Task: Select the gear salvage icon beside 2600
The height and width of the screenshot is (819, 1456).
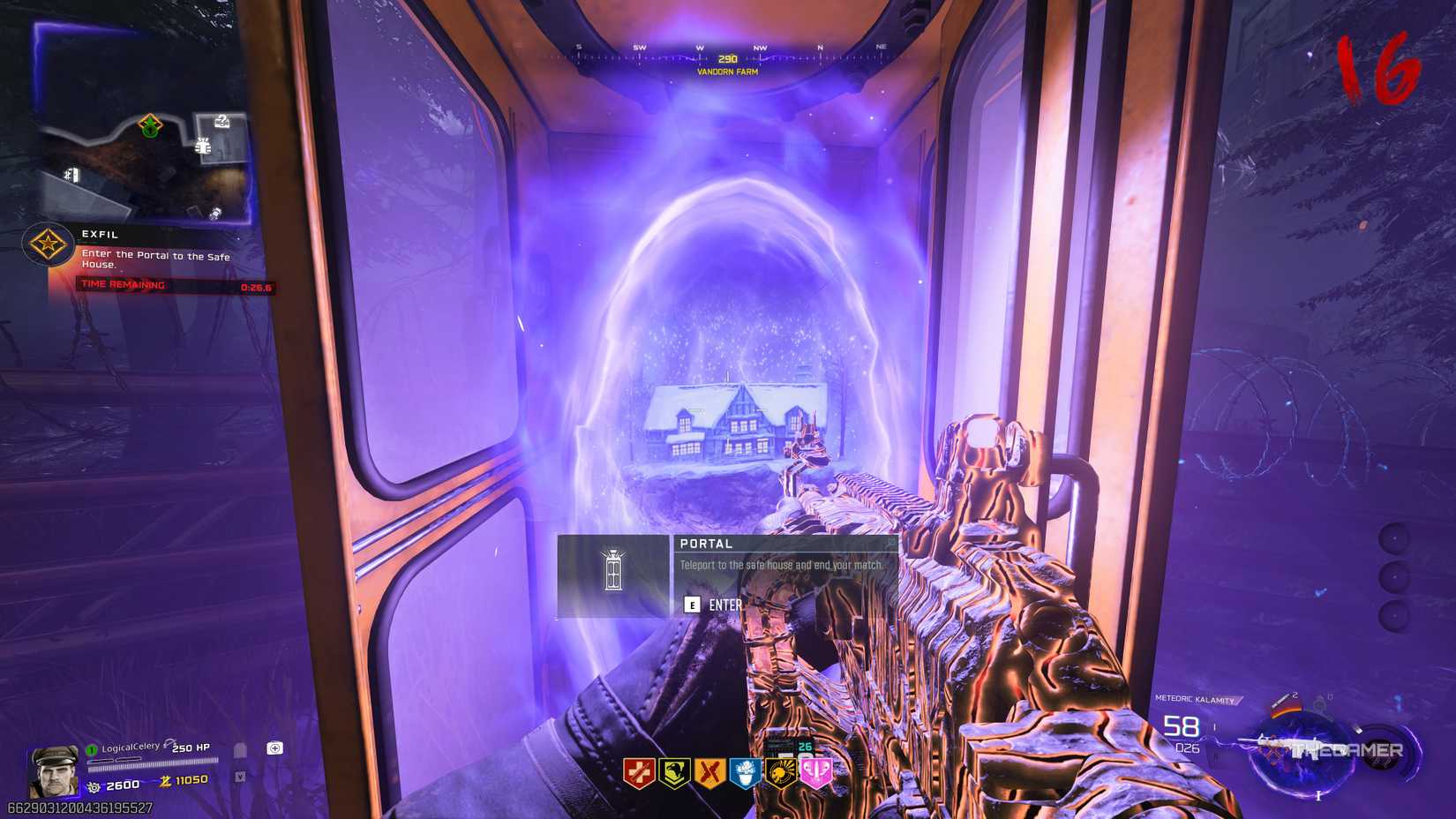Action: 94,785
